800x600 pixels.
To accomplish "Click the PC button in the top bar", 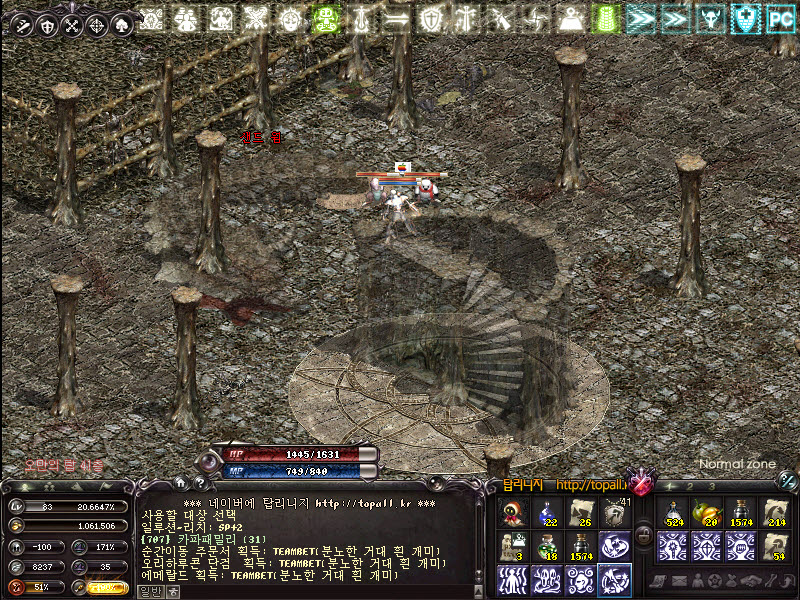I will coord(780,17).
